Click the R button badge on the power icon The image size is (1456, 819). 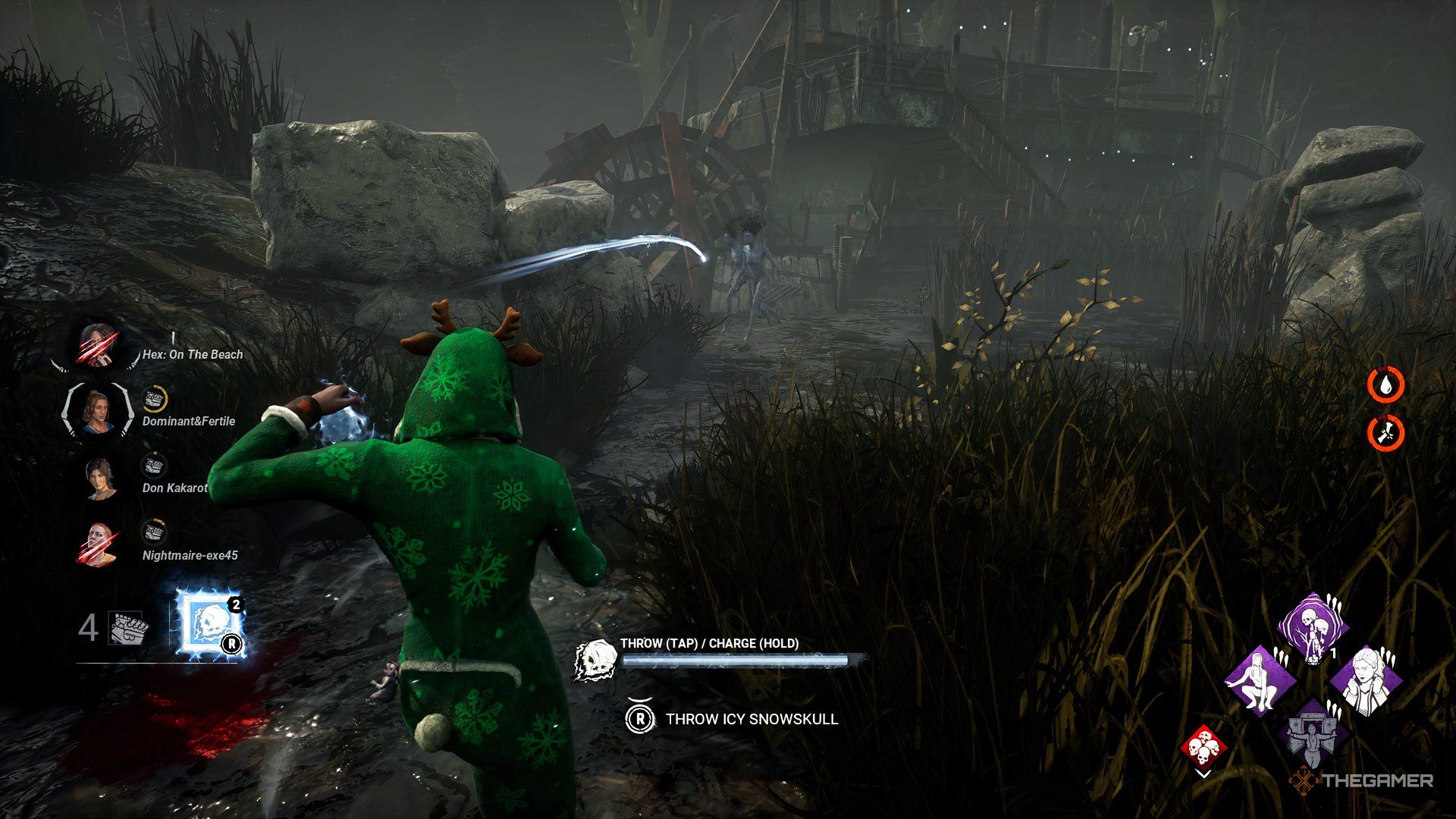(x=232, y=644)
